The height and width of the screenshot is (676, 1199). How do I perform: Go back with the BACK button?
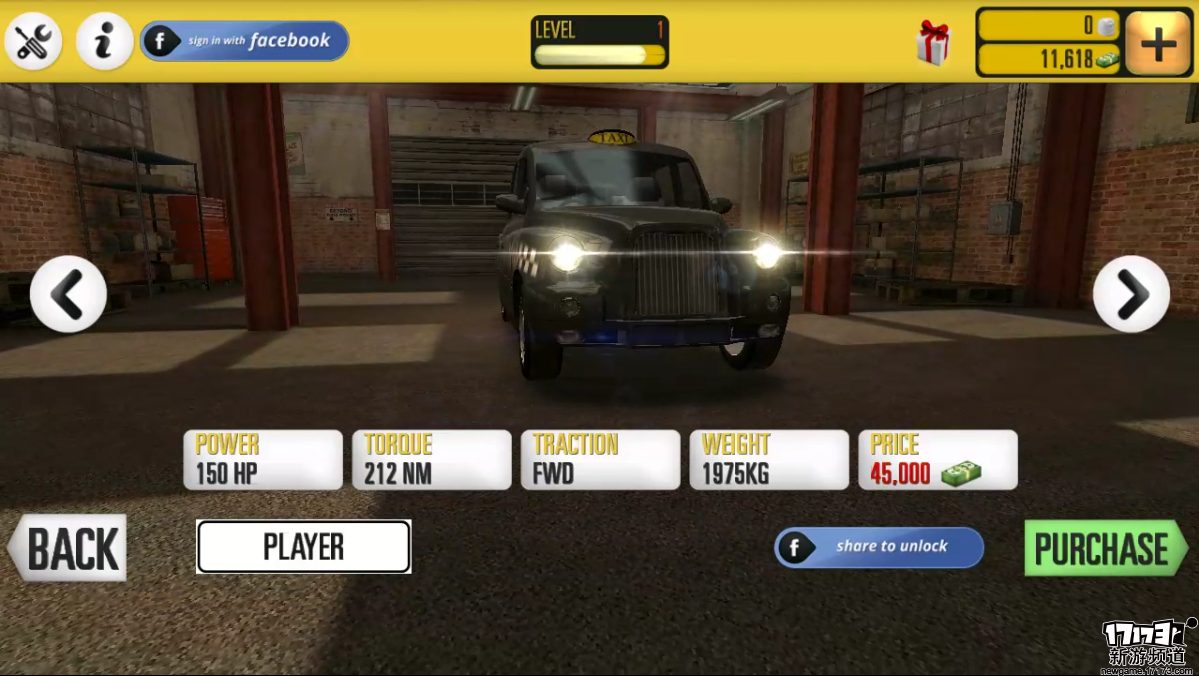(68, 548)
